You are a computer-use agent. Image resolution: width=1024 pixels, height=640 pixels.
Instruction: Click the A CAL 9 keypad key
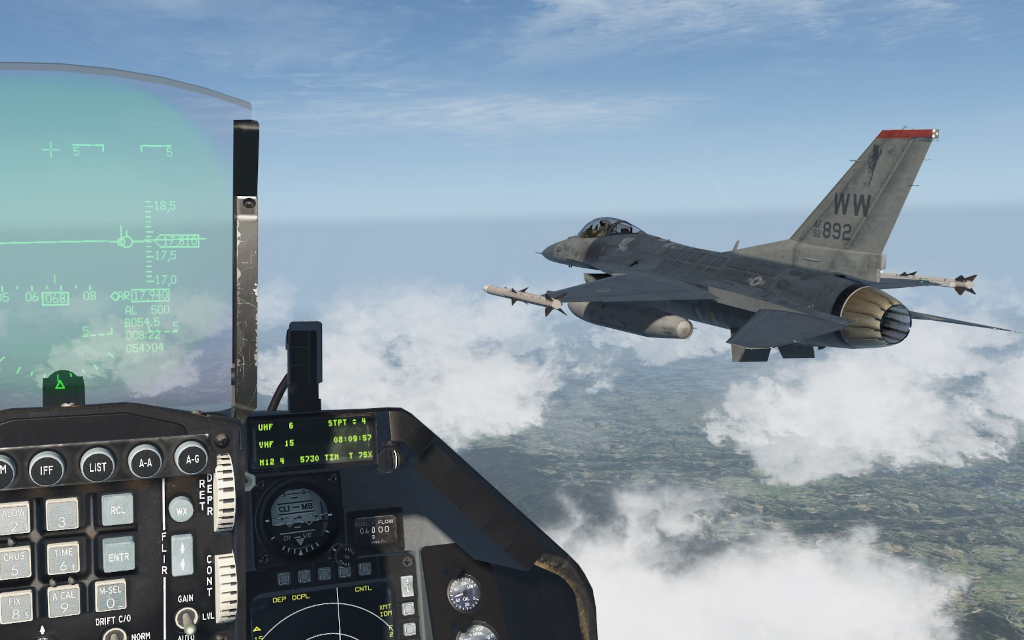coord(63,600)
